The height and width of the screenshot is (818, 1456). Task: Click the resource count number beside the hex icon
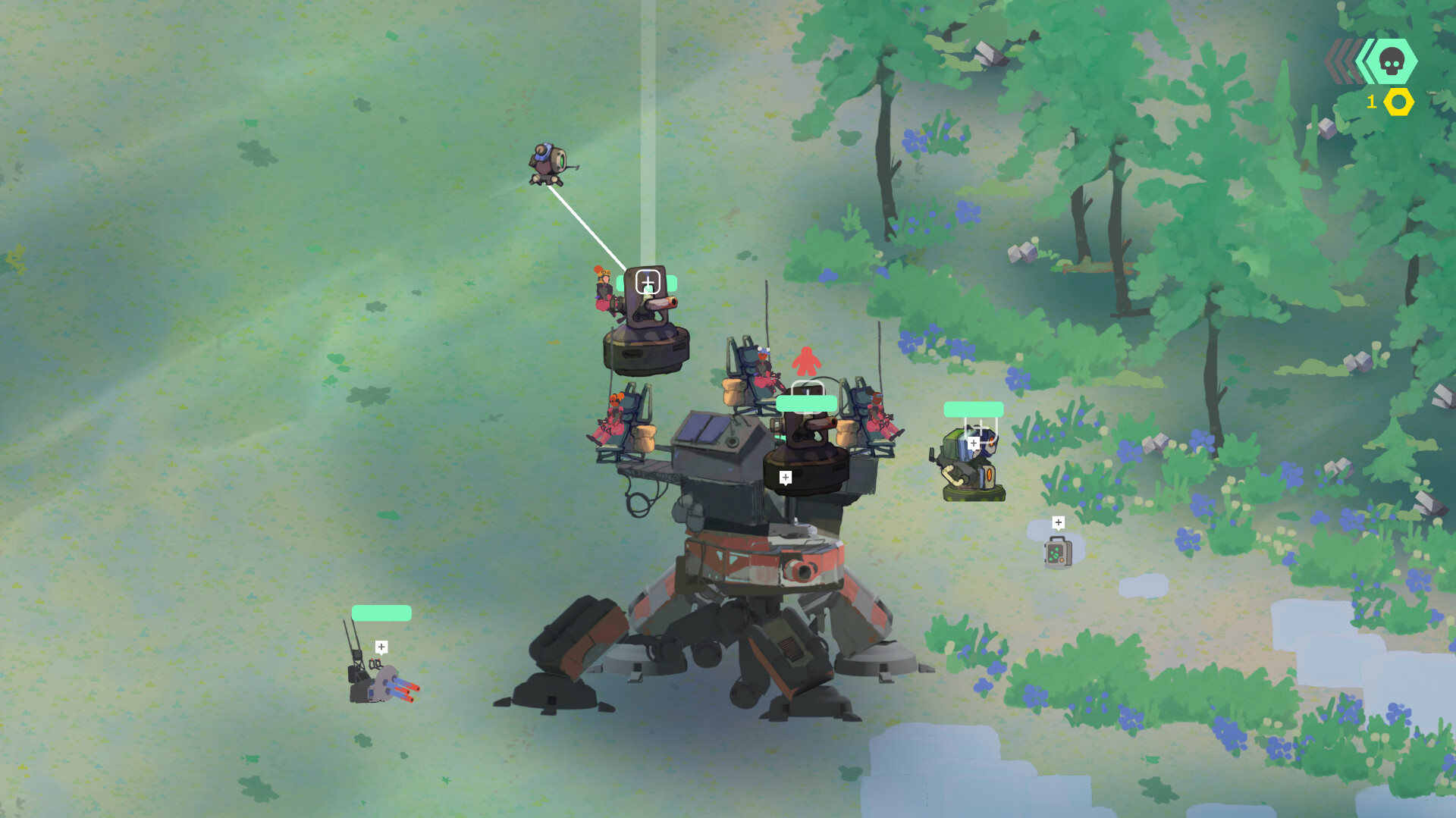click(1371, 101)
